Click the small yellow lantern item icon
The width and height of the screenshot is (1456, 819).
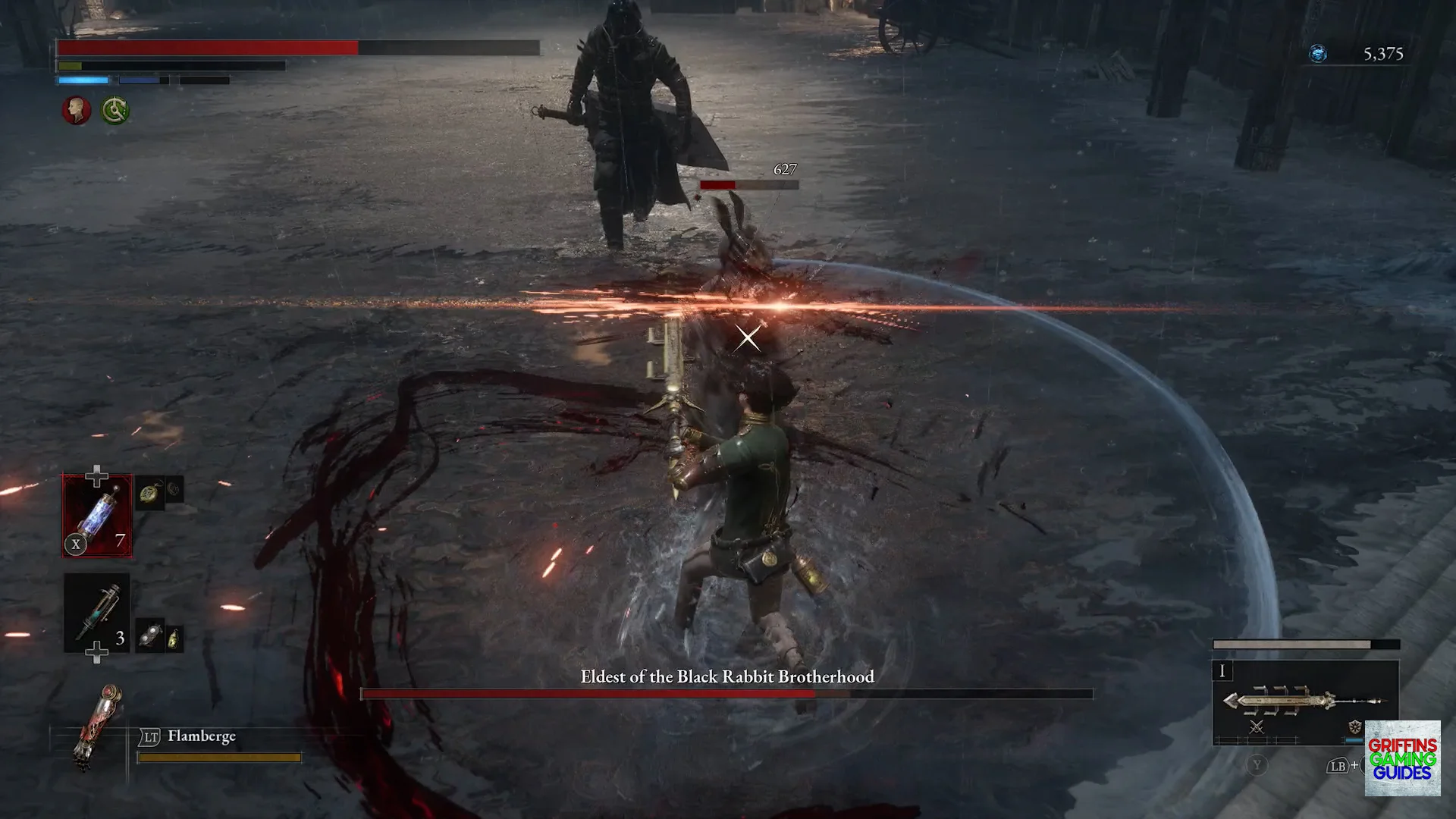[174, 639]
